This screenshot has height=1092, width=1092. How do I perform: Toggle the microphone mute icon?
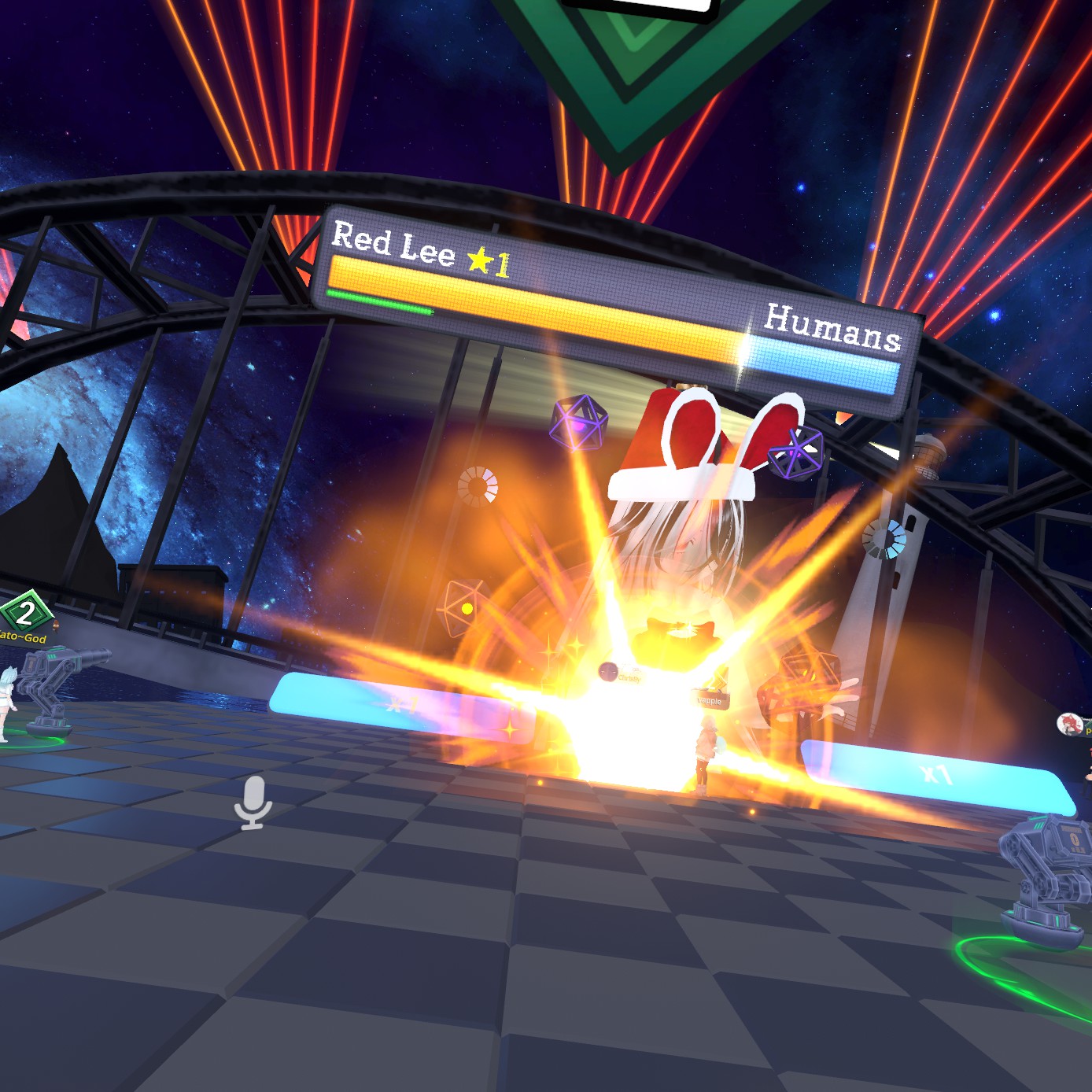[x=253, y=801]
